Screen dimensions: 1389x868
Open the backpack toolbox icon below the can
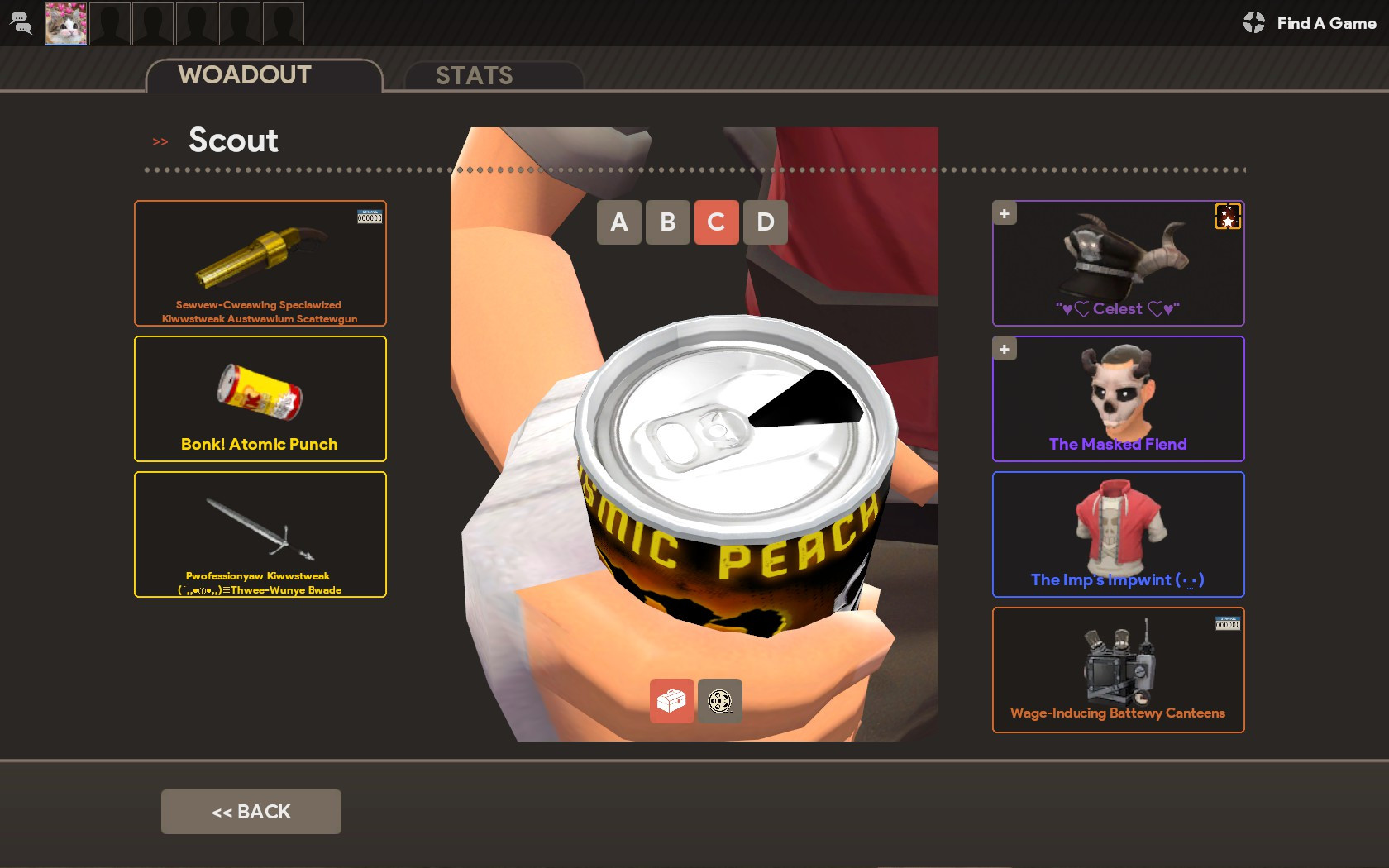tap(672, 701)
